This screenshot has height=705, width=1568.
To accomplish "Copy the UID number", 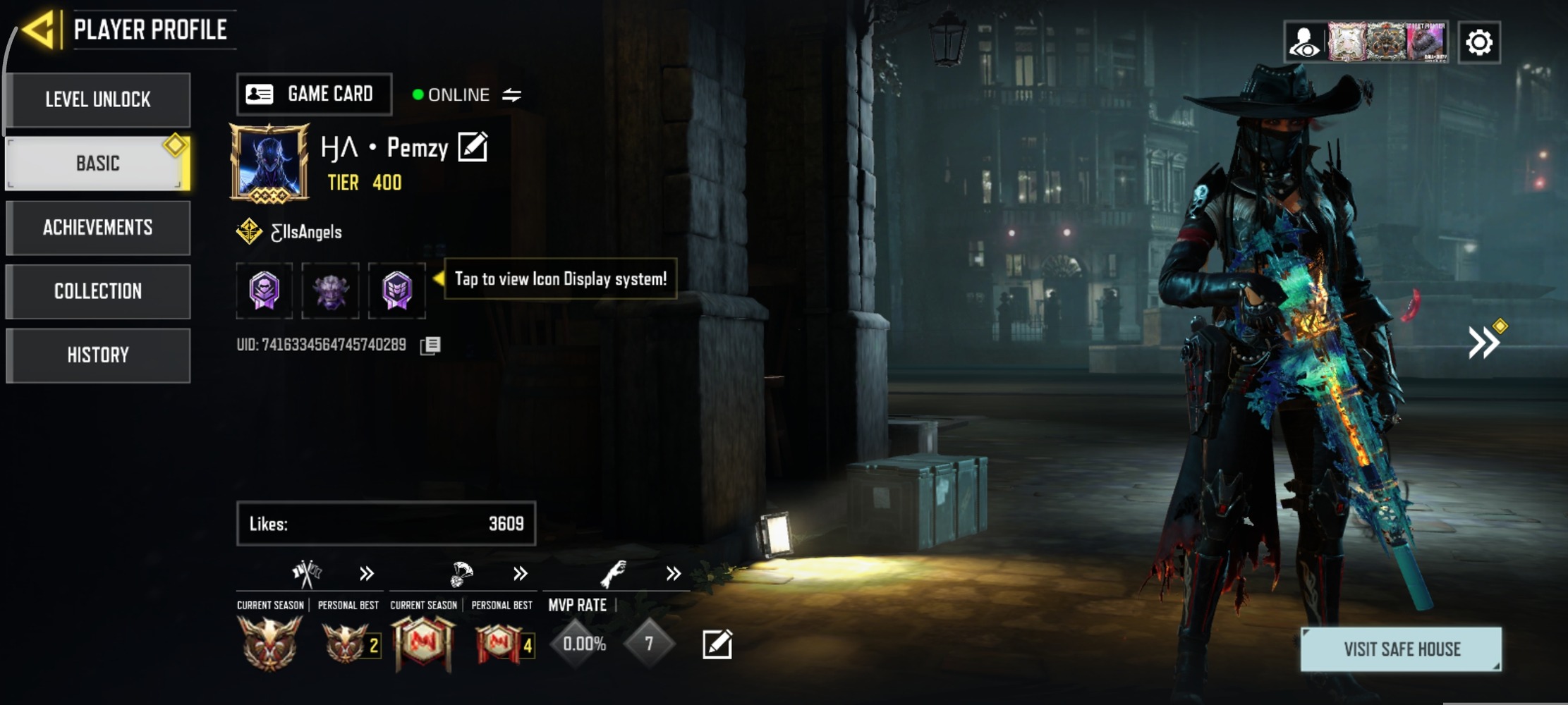I will 430,345.
